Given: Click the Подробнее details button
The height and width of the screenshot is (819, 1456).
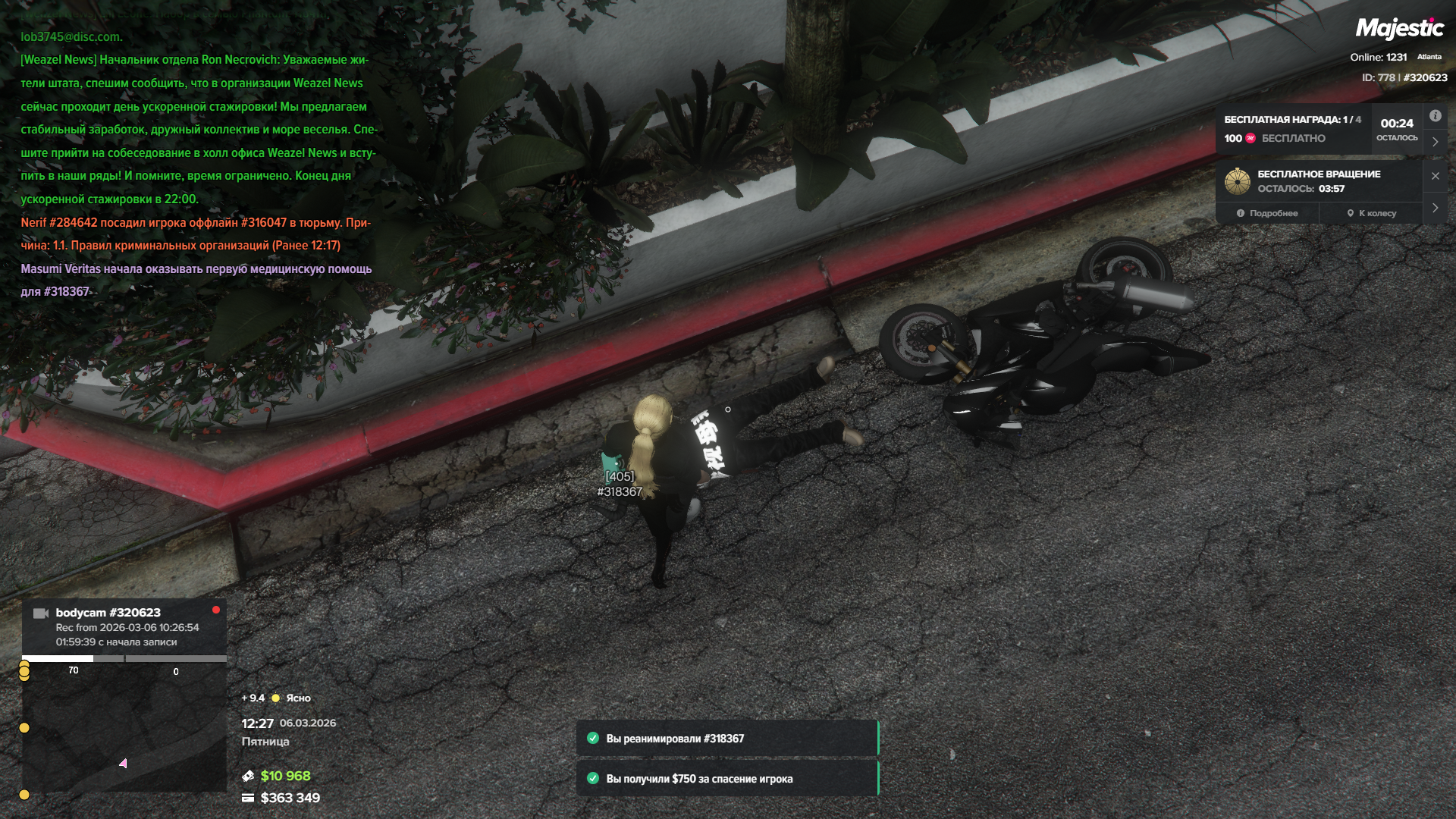Looking at the screenshot, I should (1267, 213).
